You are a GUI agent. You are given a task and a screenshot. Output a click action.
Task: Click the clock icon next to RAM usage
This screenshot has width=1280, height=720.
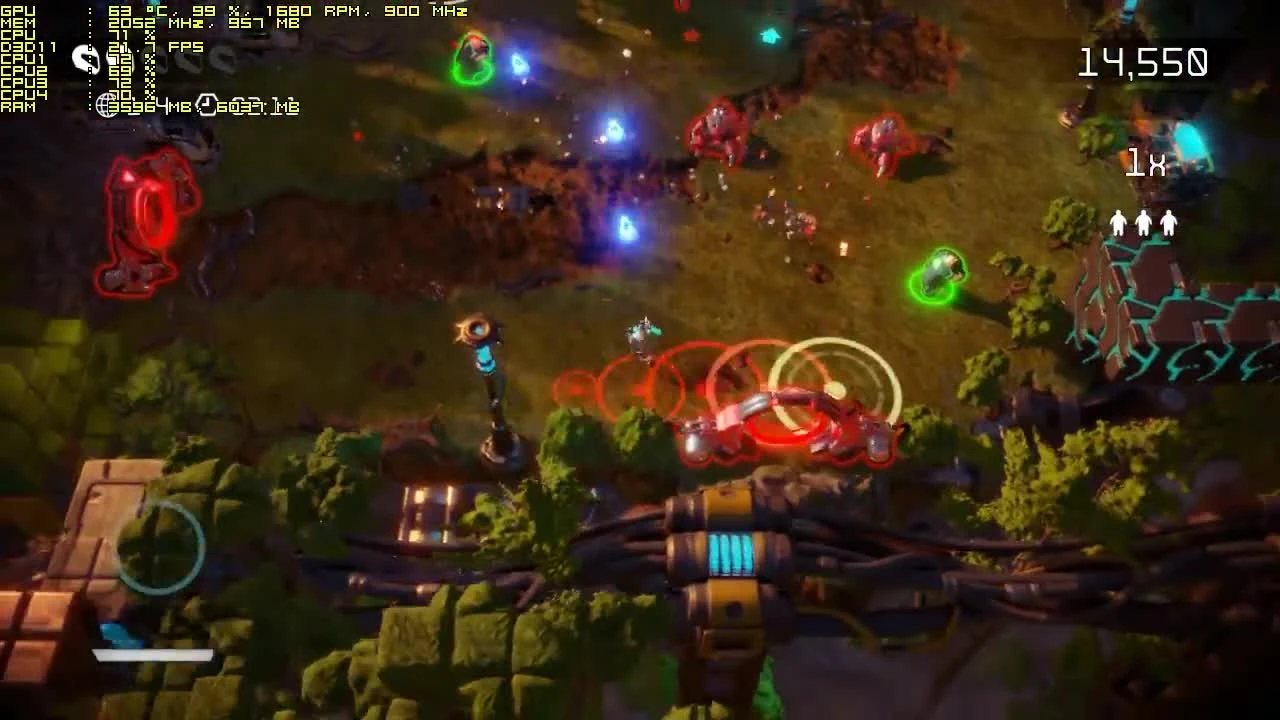click(206, 104)
